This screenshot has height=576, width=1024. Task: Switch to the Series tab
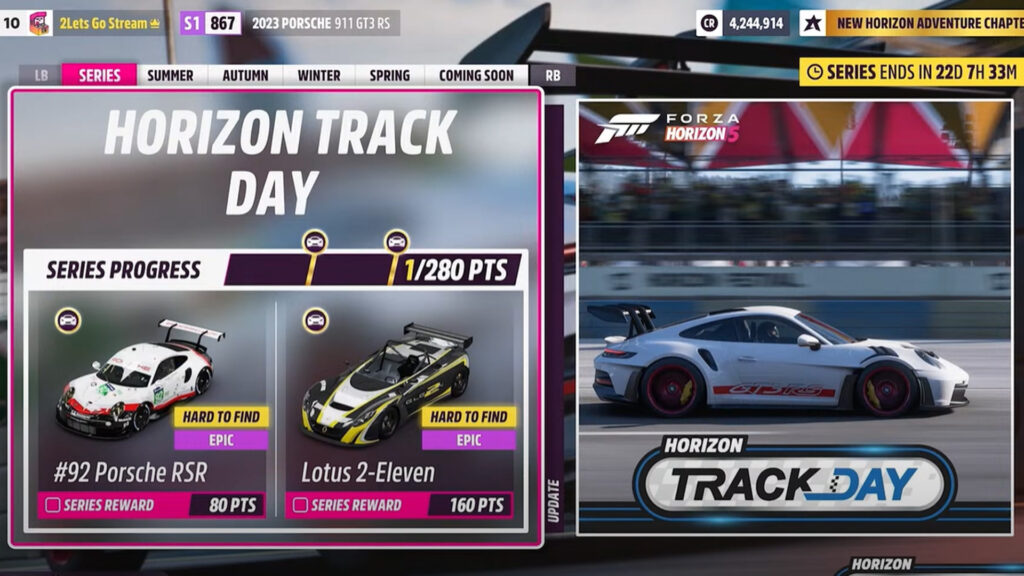click(99, 75)
